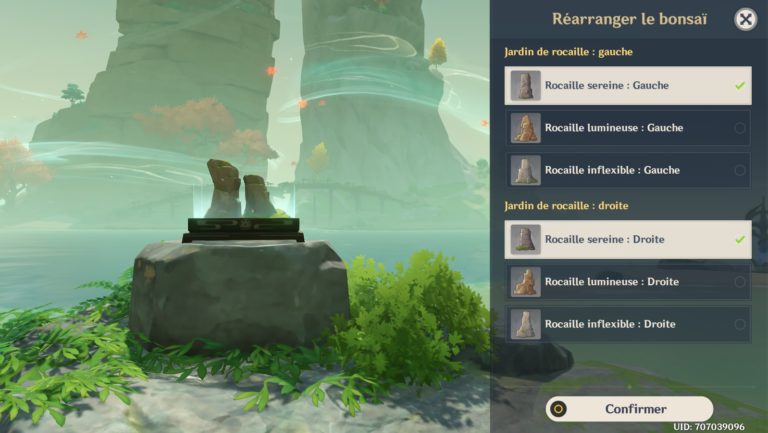Pick Rocaille inflexible : Droite option

tap(628, 324)
